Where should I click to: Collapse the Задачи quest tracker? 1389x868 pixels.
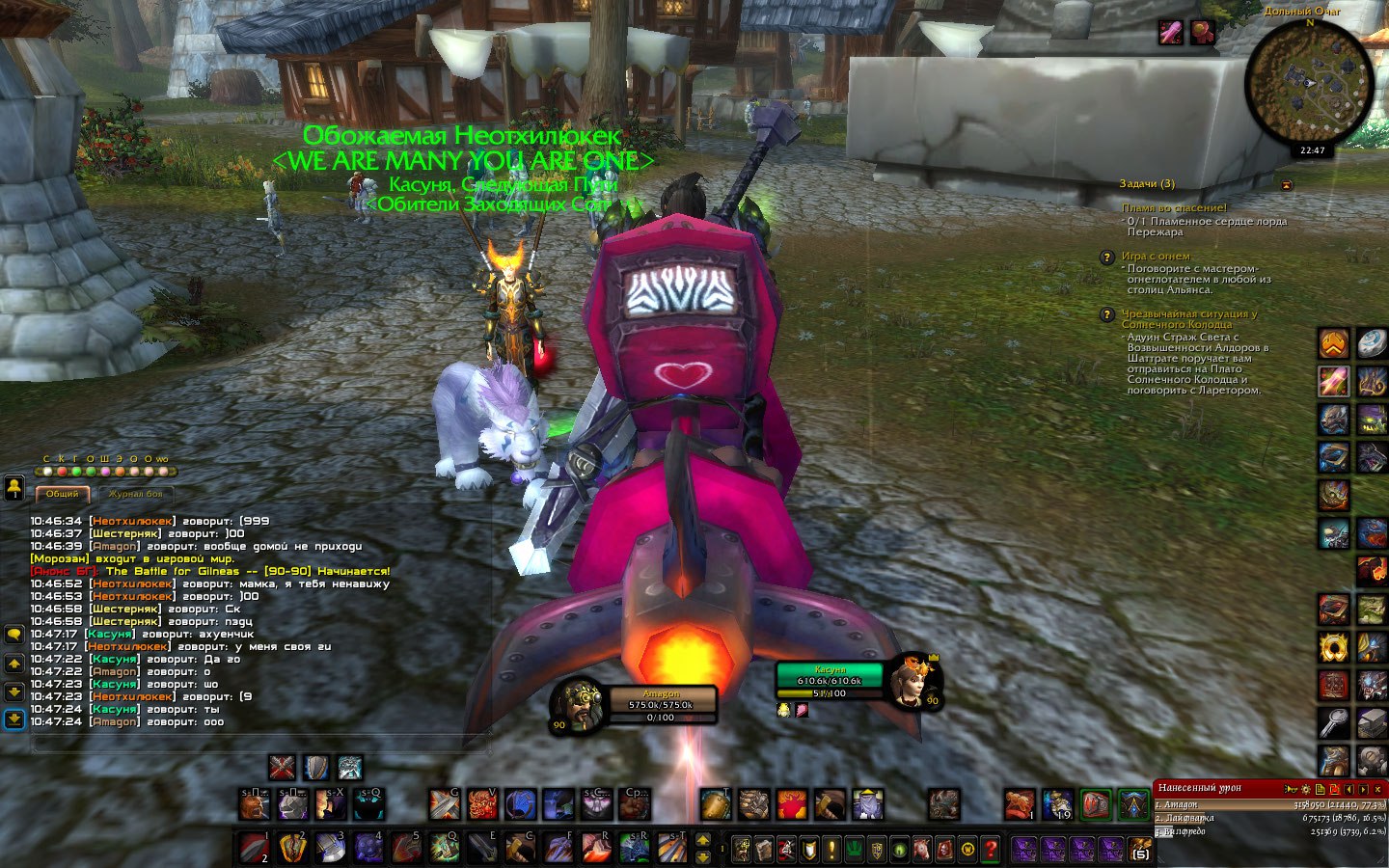click(1286, 184)
